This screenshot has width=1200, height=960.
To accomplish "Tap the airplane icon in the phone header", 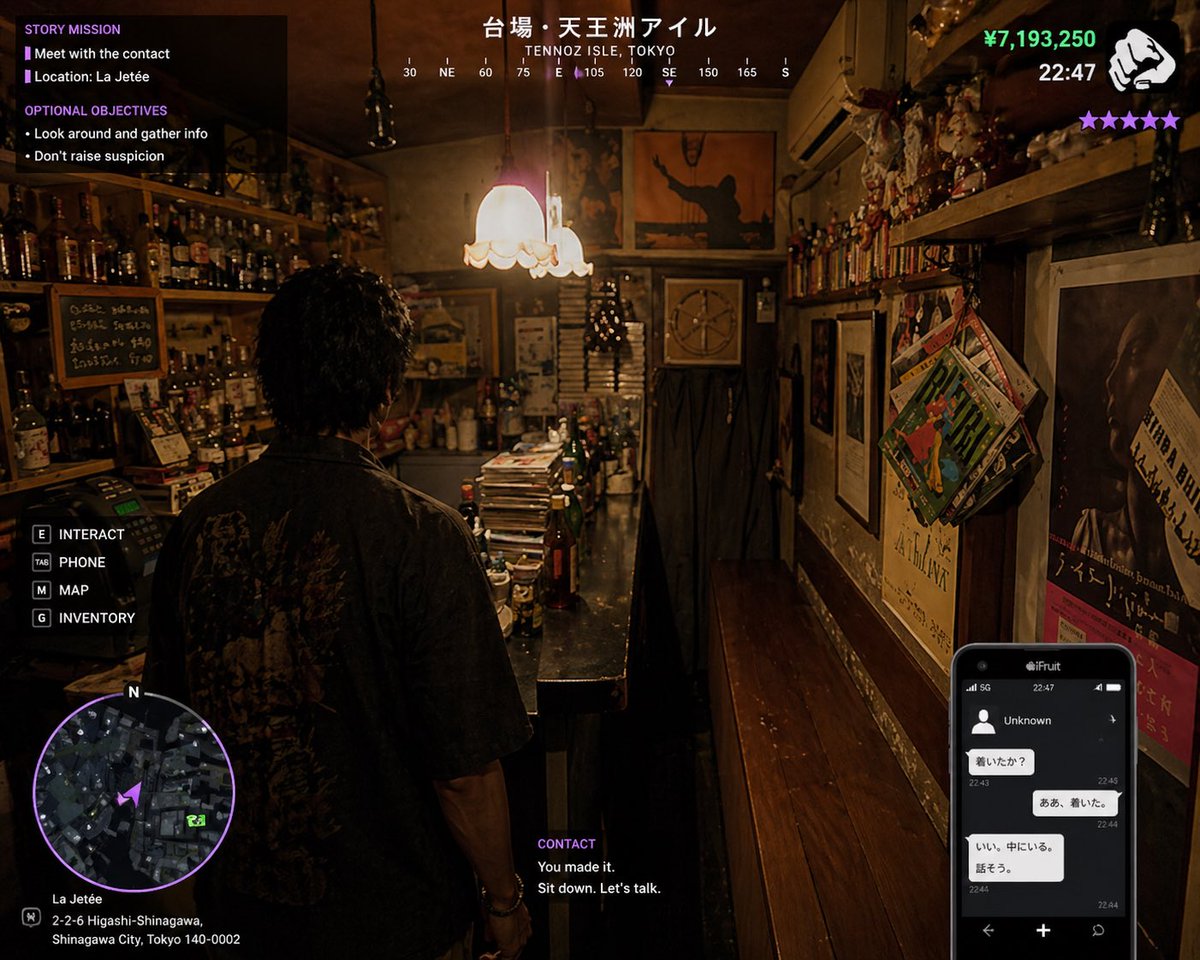I will click(x=1111, y=719).
